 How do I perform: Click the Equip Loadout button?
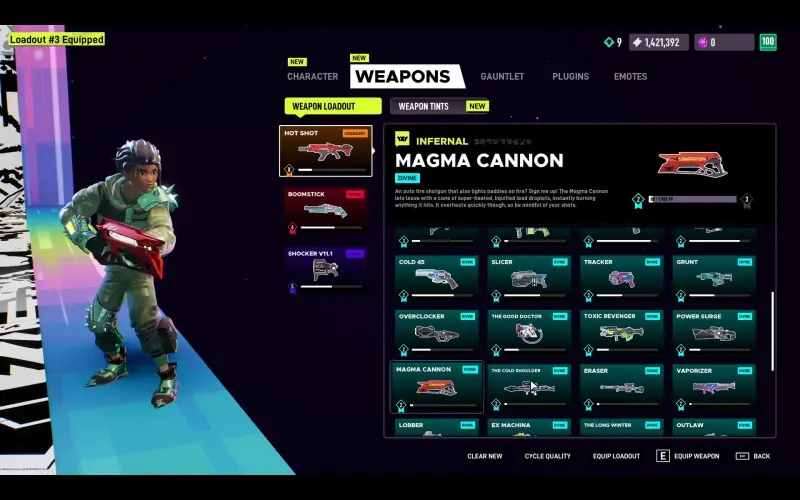(x=616, y=456)
